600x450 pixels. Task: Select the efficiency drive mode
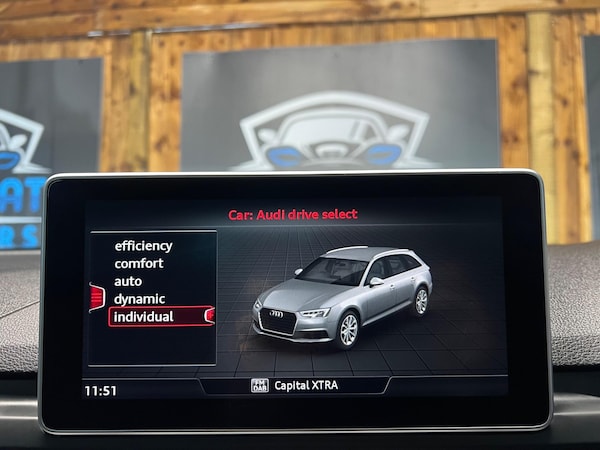point(143,246)
